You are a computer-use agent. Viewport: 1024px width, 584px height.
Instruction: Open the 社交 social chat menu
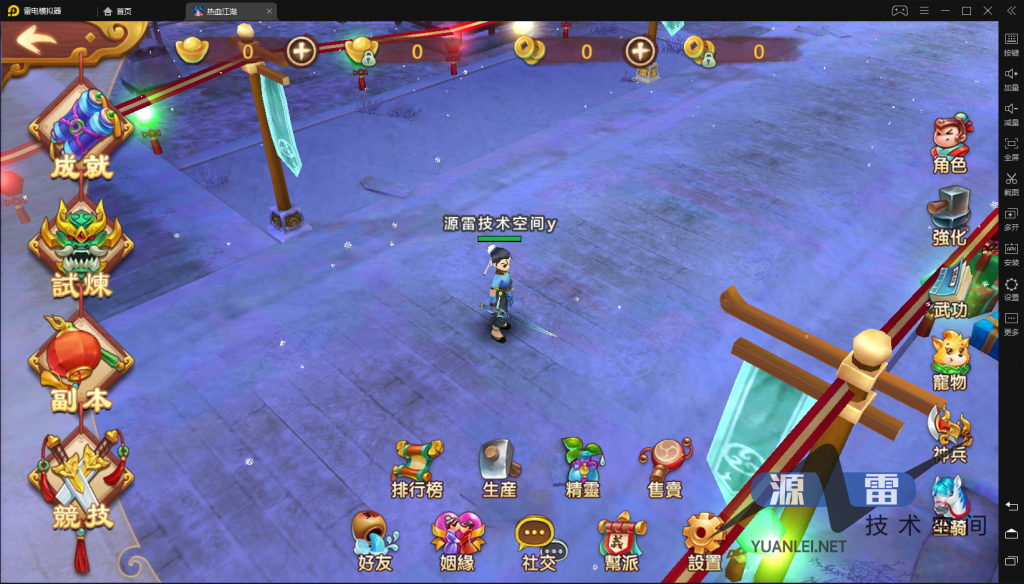pos(540,542)
